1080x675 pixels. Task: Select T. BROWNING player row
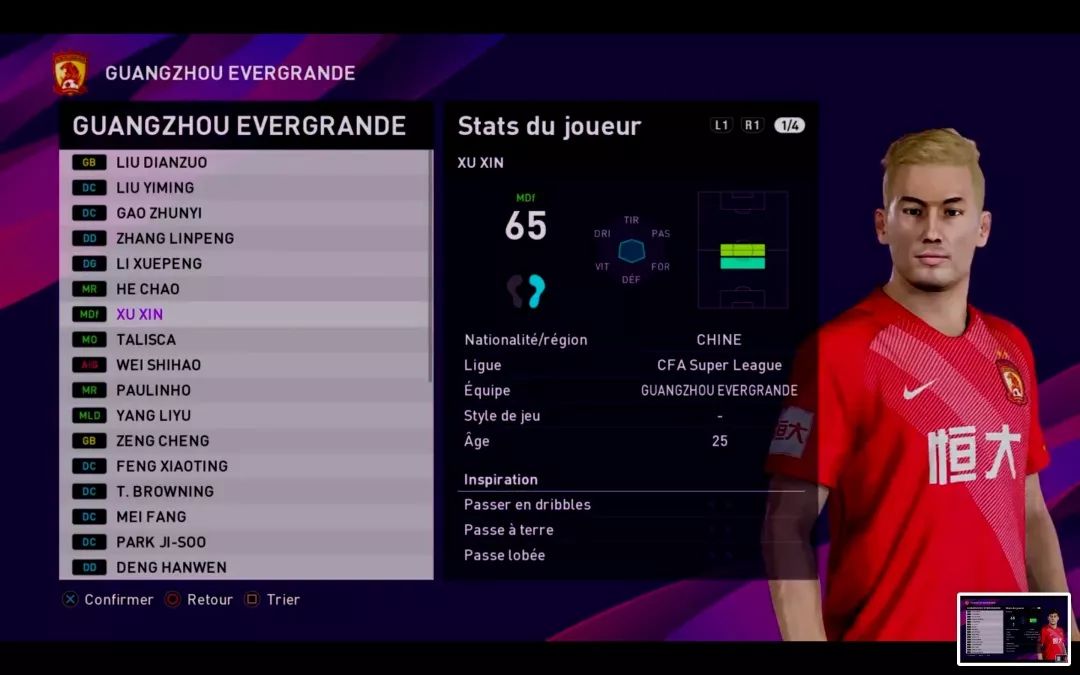click(x=245, y=491)
